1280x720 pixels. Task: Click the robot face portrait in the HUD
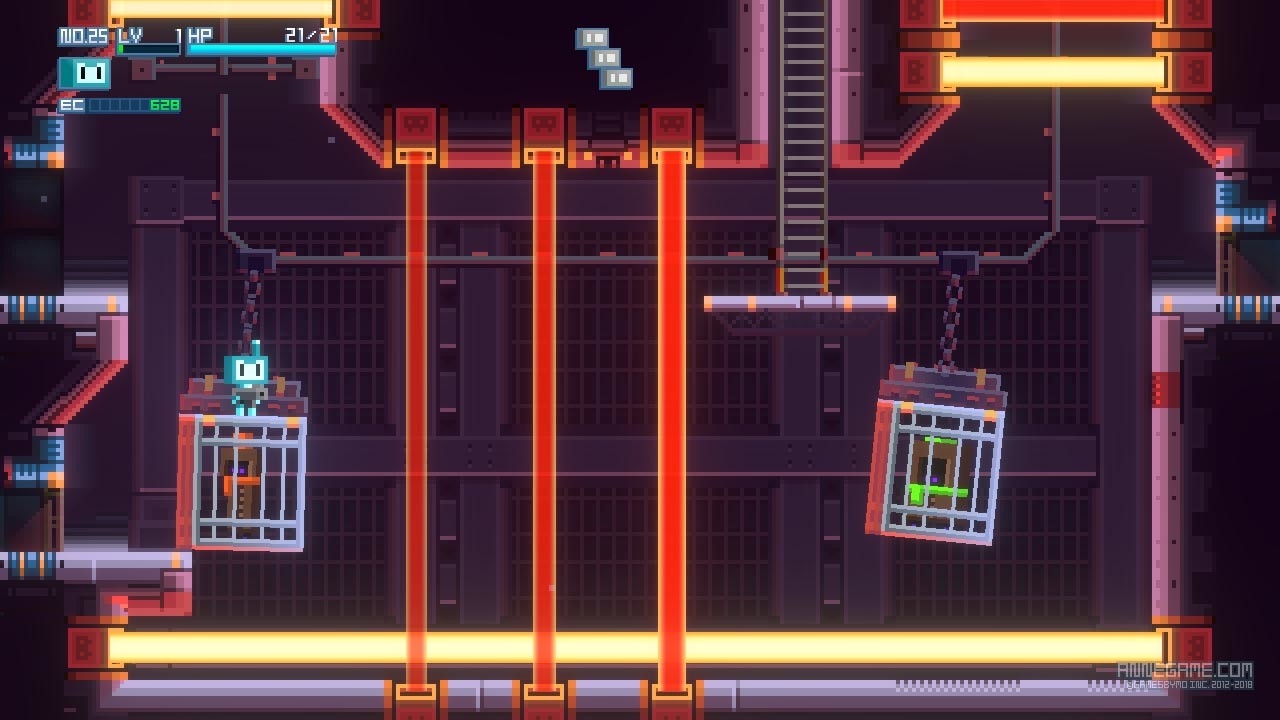85,73
